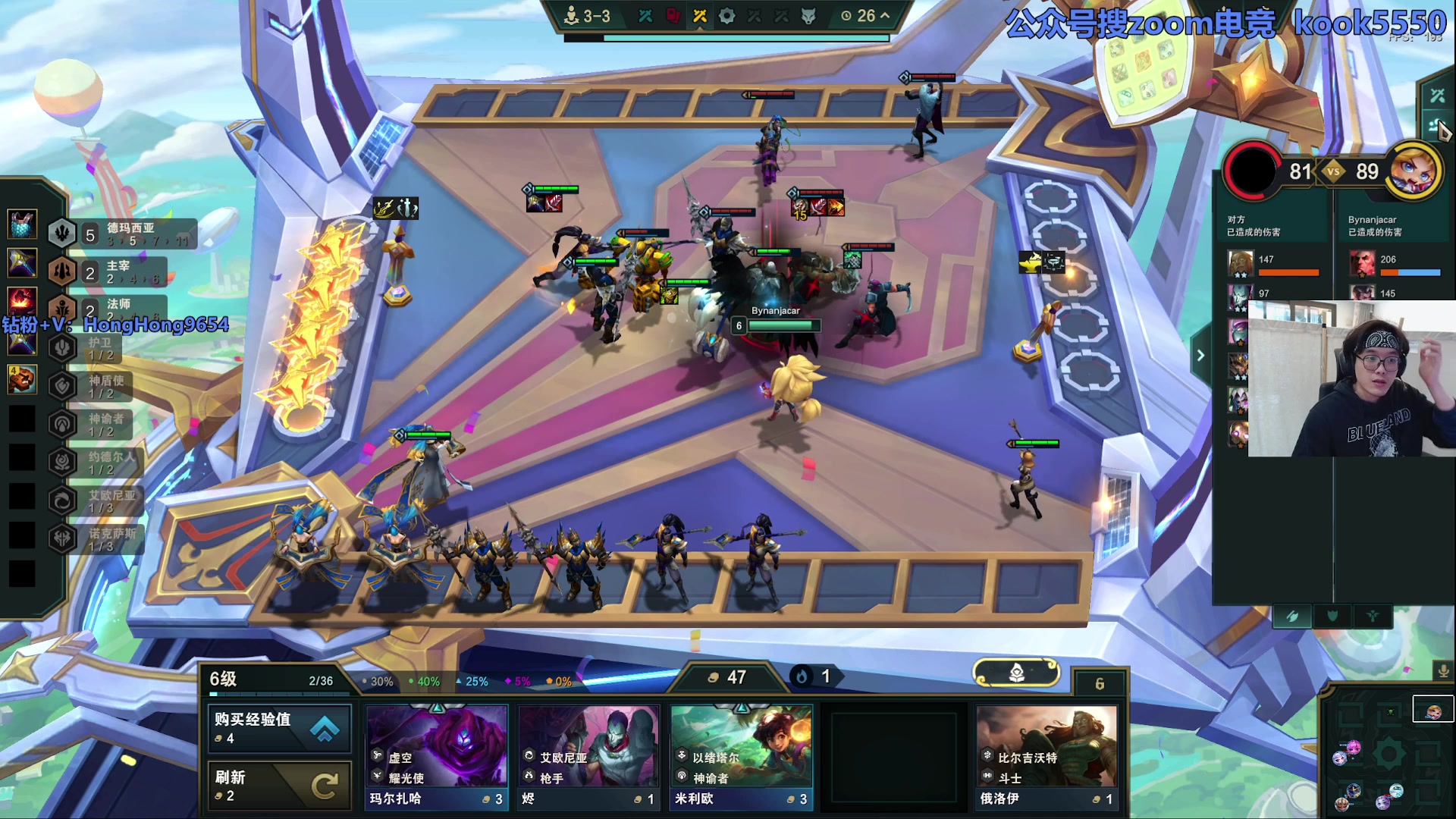Click the opponent's black avatar portrait
The image size is (1456, 819).
click(x=1252, y=170)
